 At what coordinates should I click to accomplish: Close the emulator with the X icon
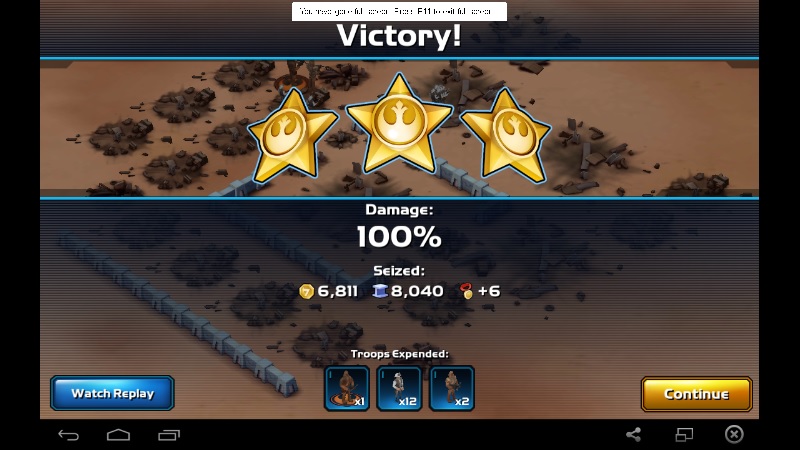click(734, 435)
